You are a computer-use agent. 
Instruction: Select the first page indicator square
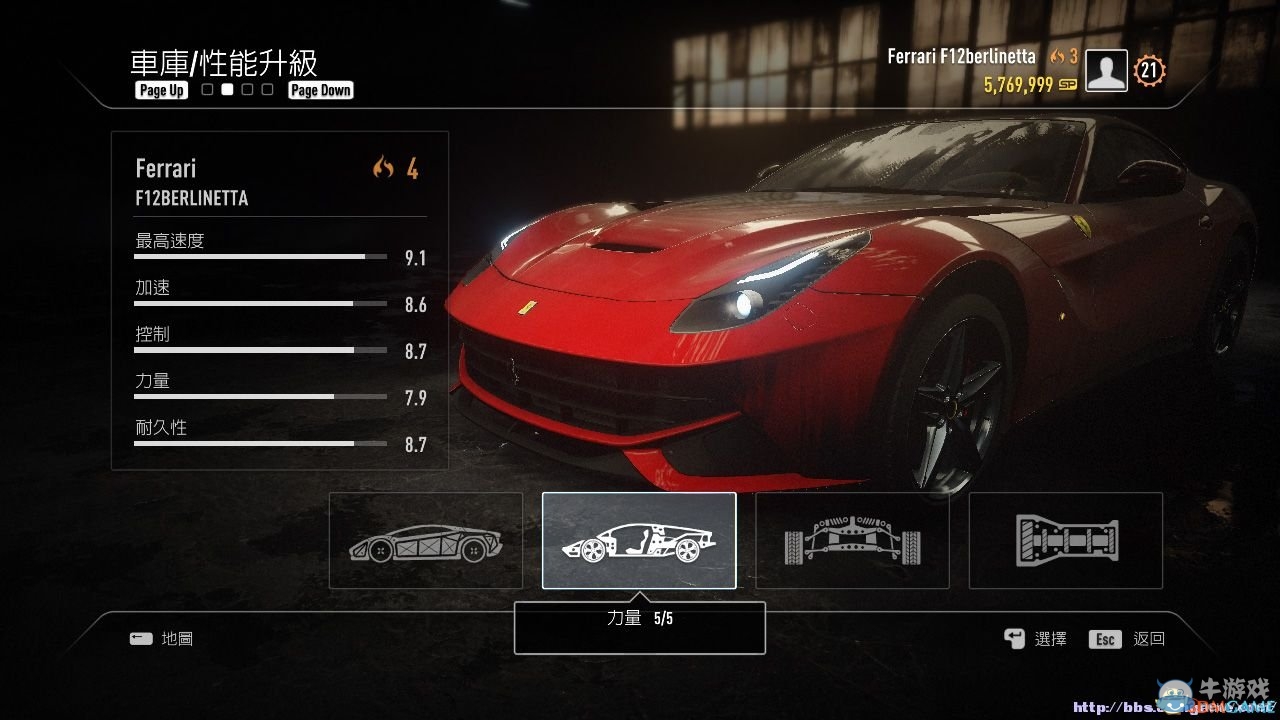pyautogui.click(x=206, y=89)
